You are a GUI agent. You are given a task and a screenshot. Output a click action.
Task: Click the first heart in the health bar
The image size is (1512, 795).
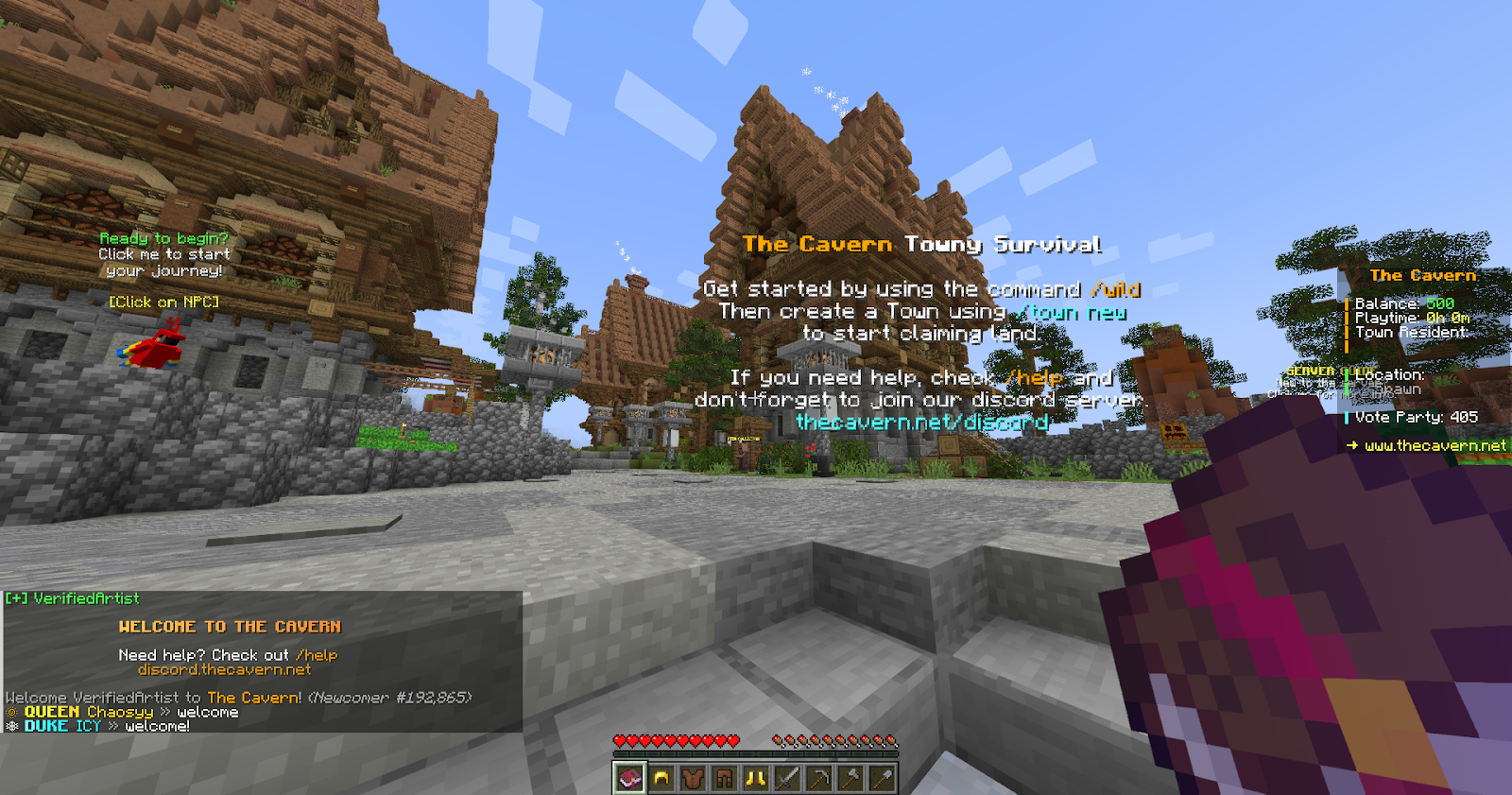pyautogui.click(x=618, y=742)
